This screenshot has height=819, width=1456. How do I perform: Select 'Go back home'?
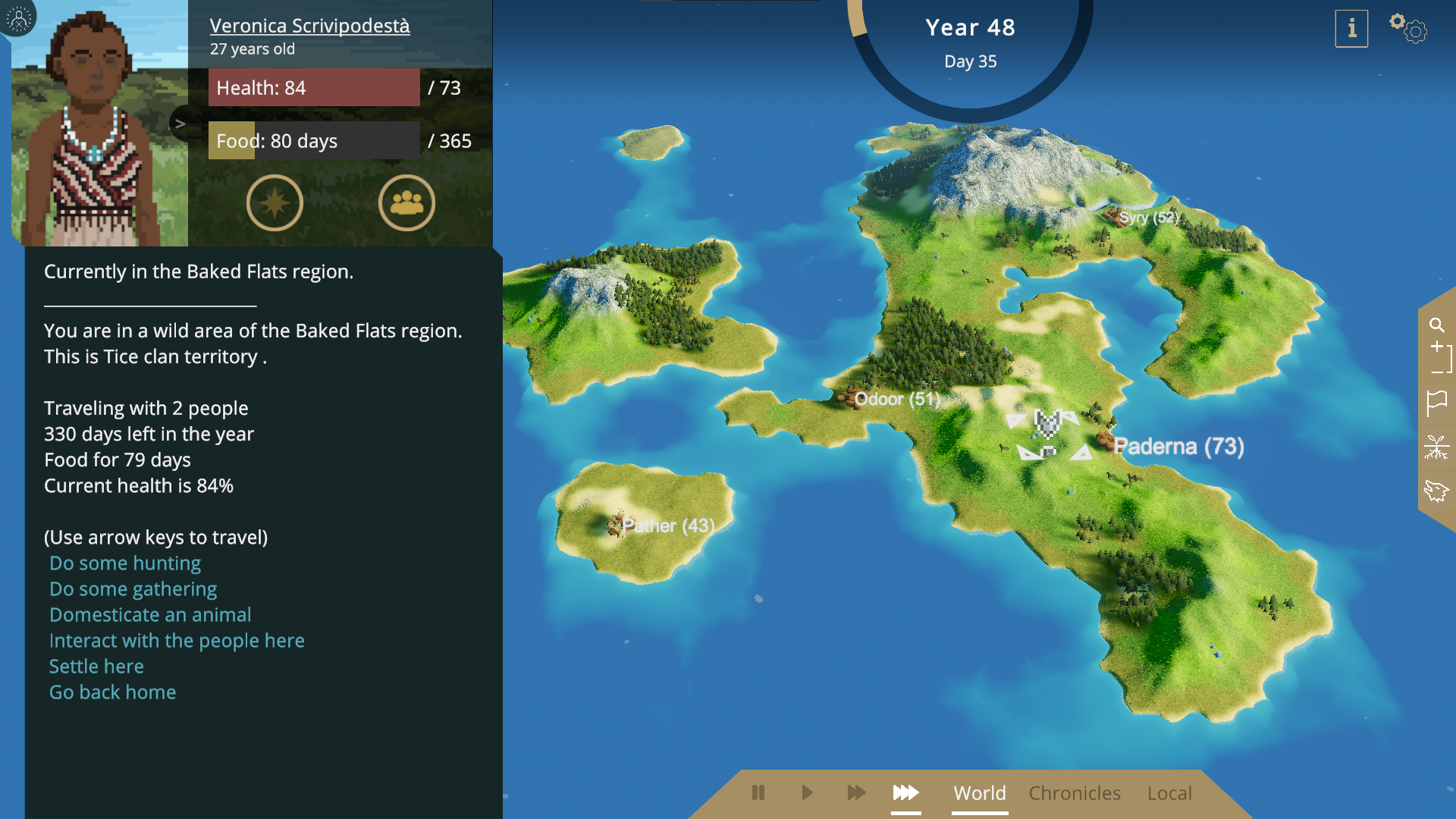pyautogui.click(x=112, y=692)
